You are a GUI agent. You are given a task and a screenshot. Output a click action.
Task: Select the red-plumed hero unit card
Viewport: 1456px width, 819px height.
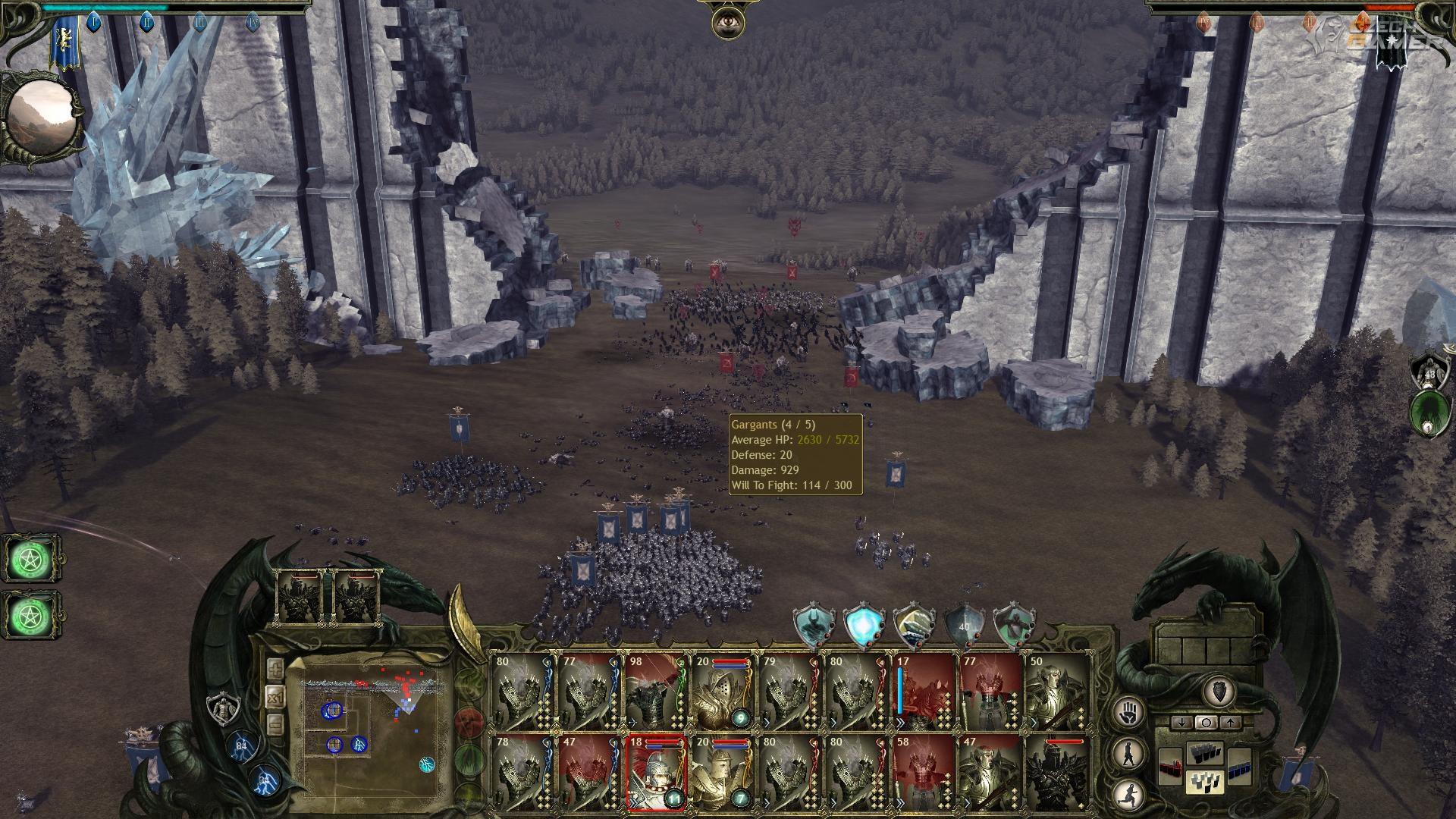click(x=657, y=773)
